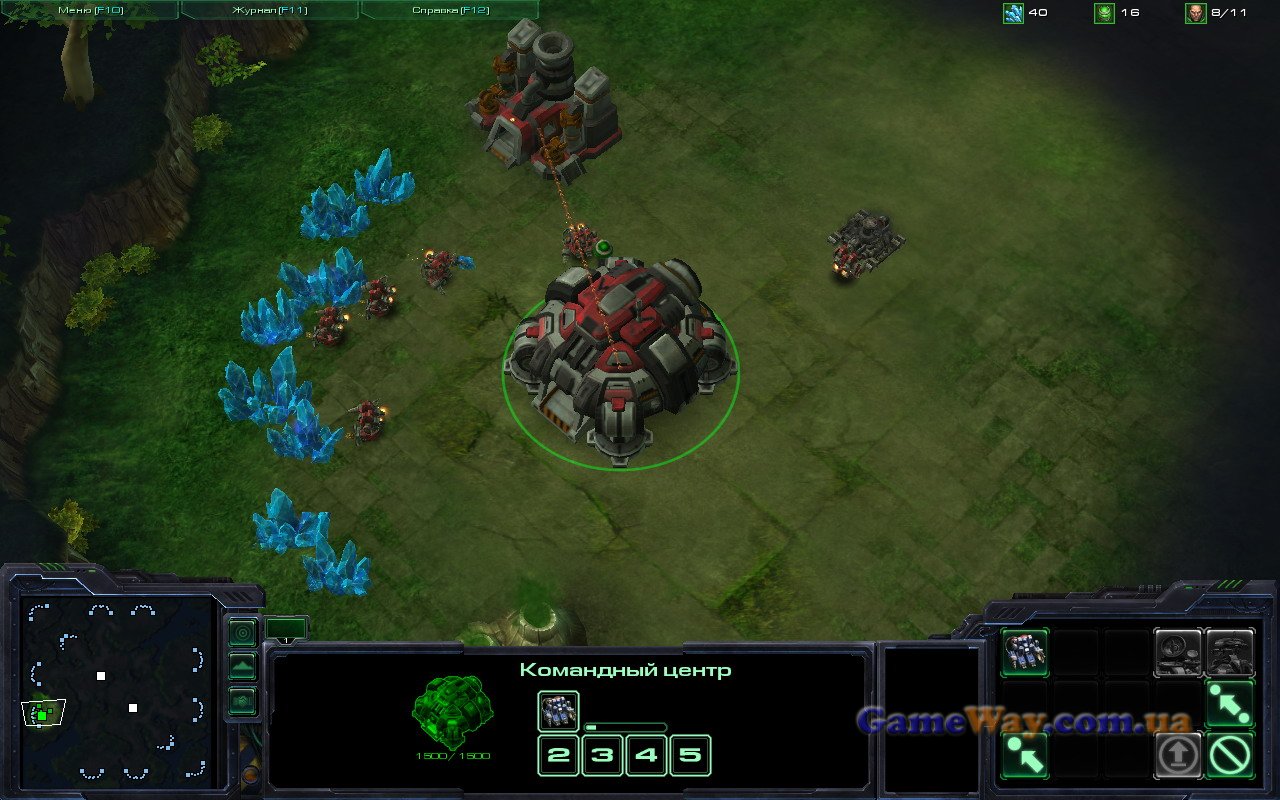Toggle the minimap alliance colors button
This screenshot has height=800, width=1280.
243,700
